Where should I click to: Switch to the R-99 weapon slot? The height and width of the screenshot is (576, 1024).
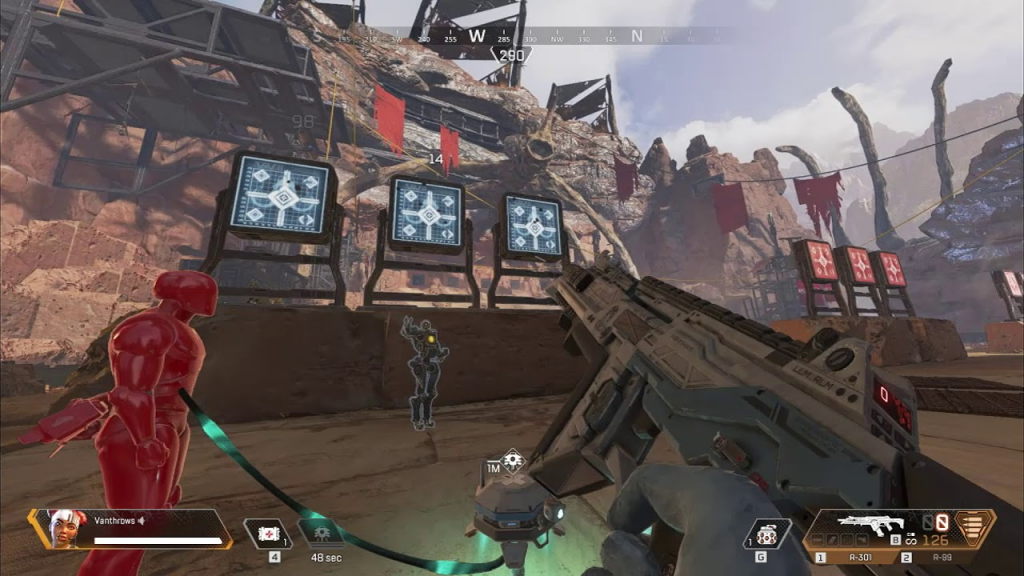(935, 556)
